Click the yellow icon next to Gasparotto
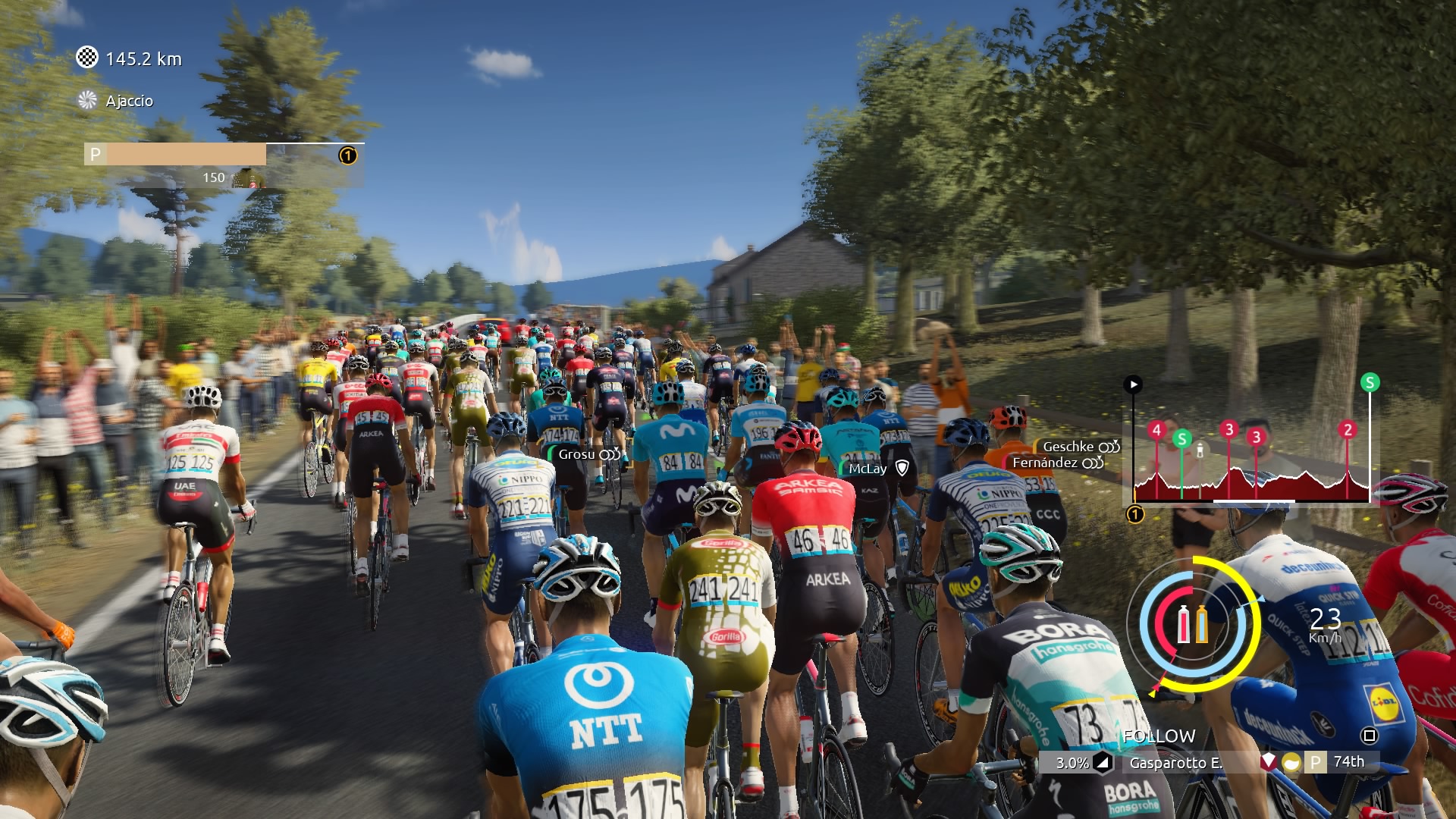1456x819 pixels. [x=1291, y=762]
